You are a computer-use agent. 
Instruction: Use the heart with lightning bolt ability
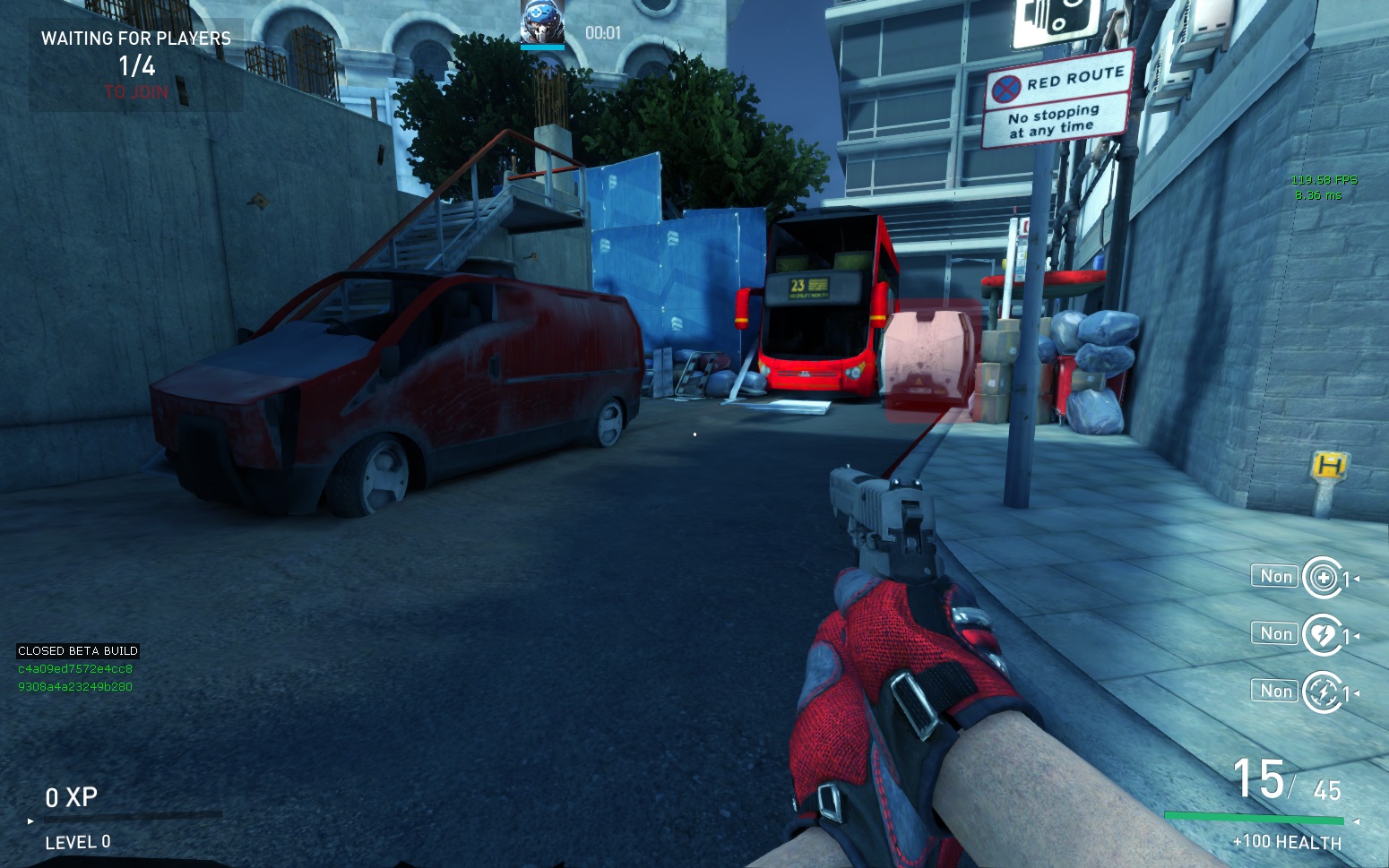click(x=1323, y=635)
